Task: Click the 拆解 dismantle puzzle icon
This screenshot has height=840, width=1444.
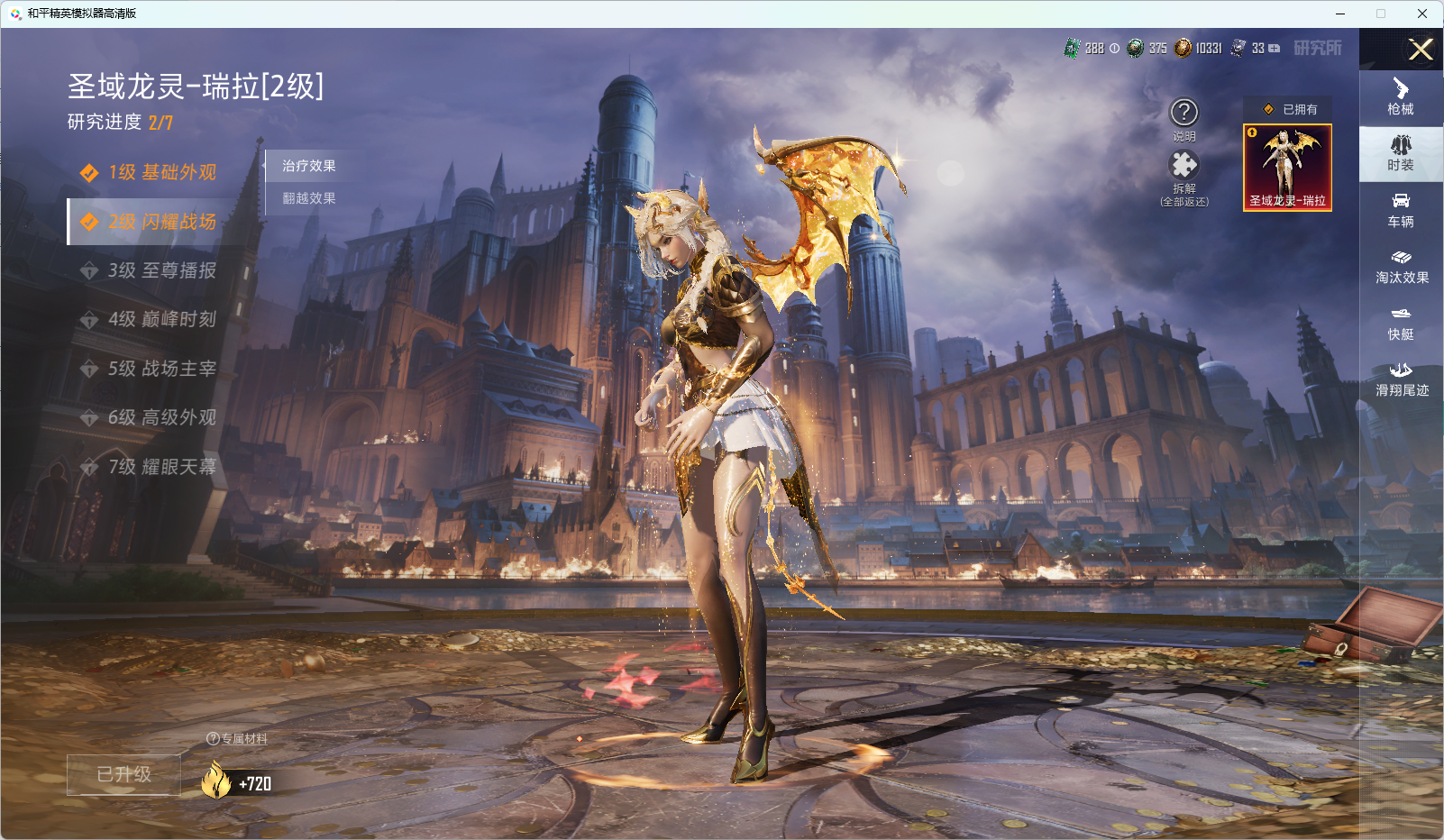Action: (x=1184, y=165)
